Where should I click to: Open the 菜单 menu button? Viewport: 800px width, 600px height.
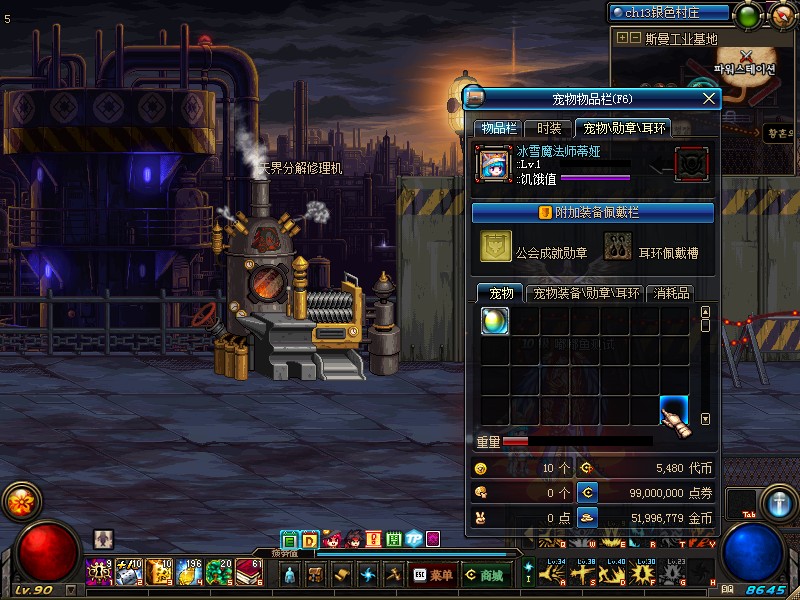tap(432, 575)
